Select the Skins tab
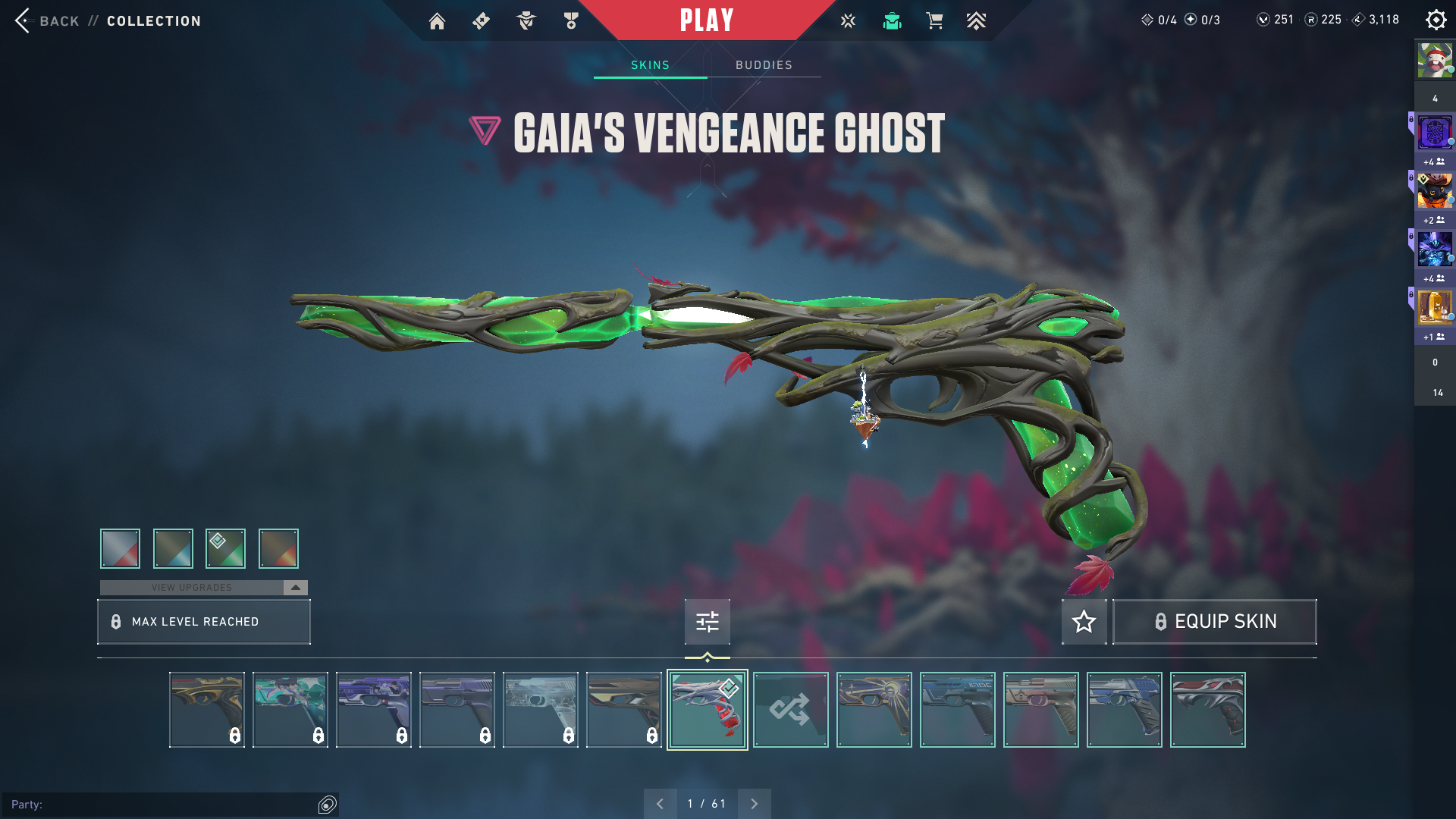This screenshot has width=1456, height=819. click(x=650, y=65)
